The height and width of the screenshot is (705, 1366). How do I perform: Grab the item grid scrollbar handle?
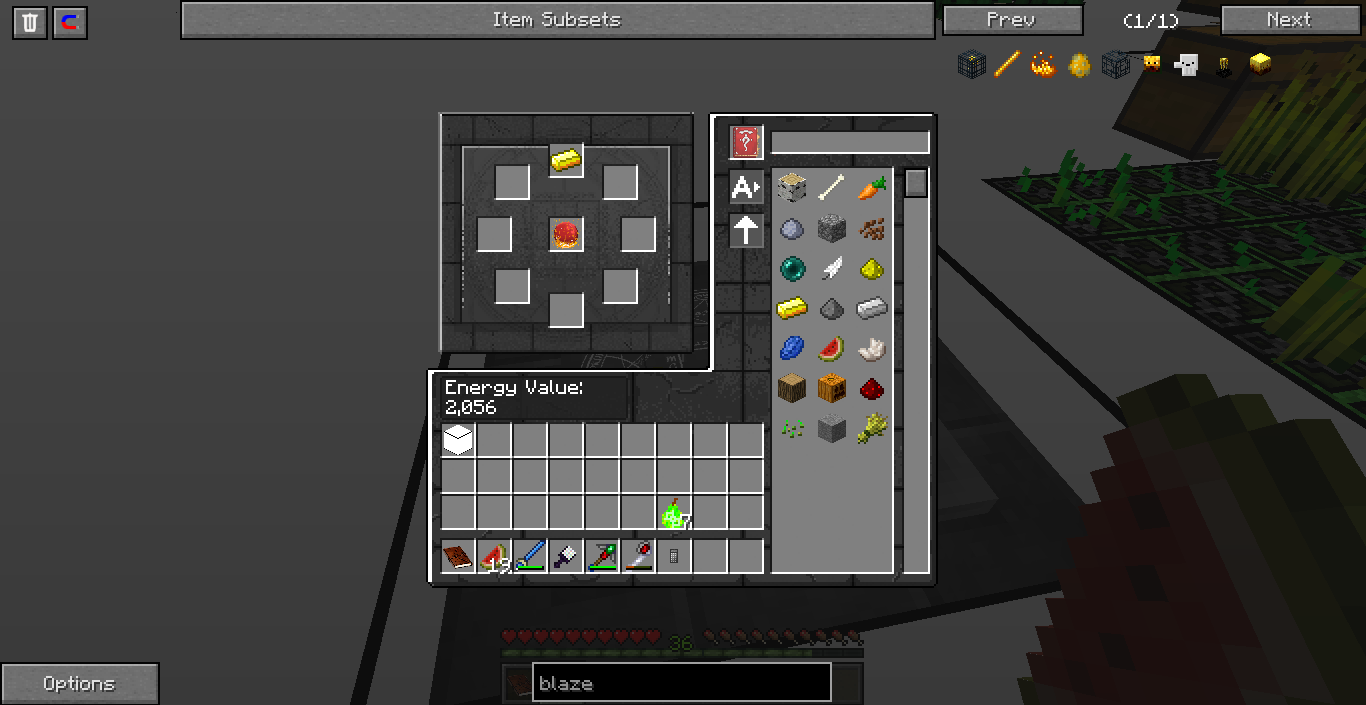[916, 183]
